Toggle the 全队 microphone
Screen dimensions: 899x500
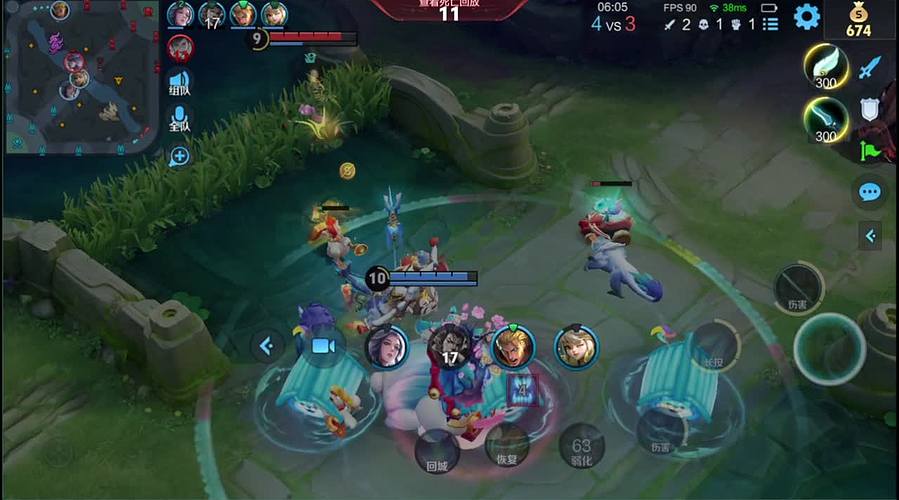[180, 120]
